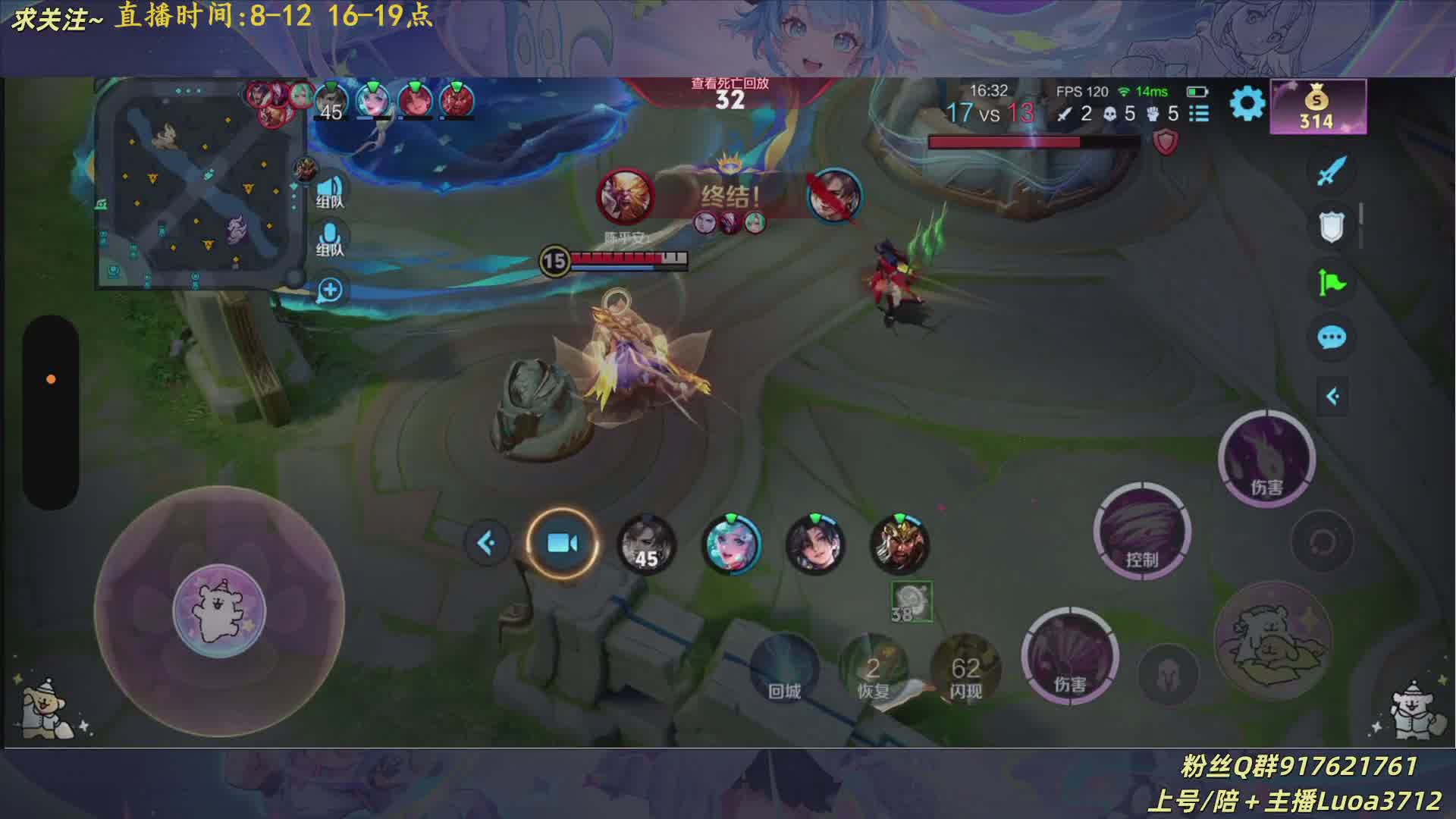
Task: Toggle the 组队 team microphone
Action: tap(330, 240)
